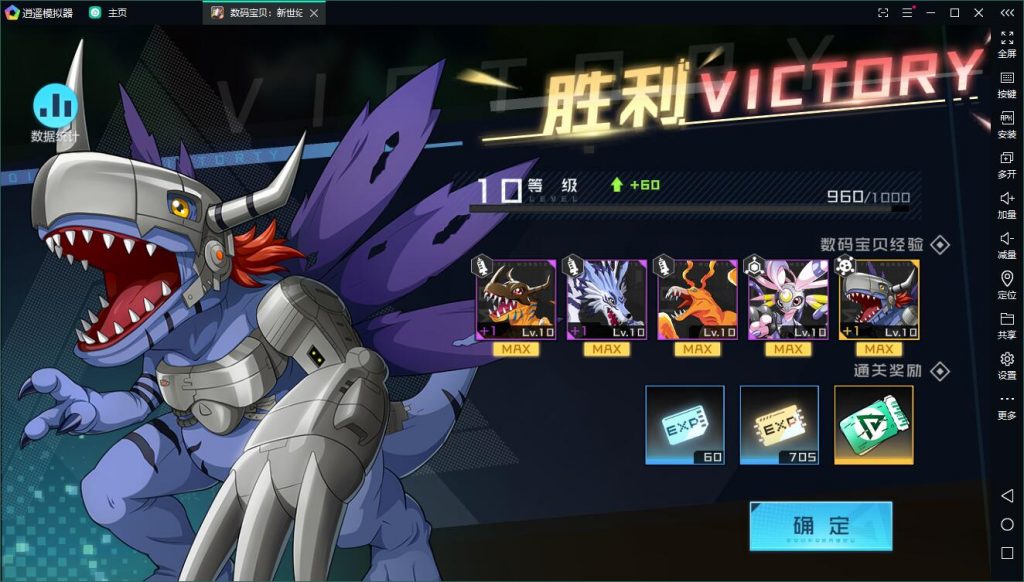Viewport: 1024px width, 582px height.
Task: Select the MetalGreymon portrait with gold frame
Action: tap(879, 300)
